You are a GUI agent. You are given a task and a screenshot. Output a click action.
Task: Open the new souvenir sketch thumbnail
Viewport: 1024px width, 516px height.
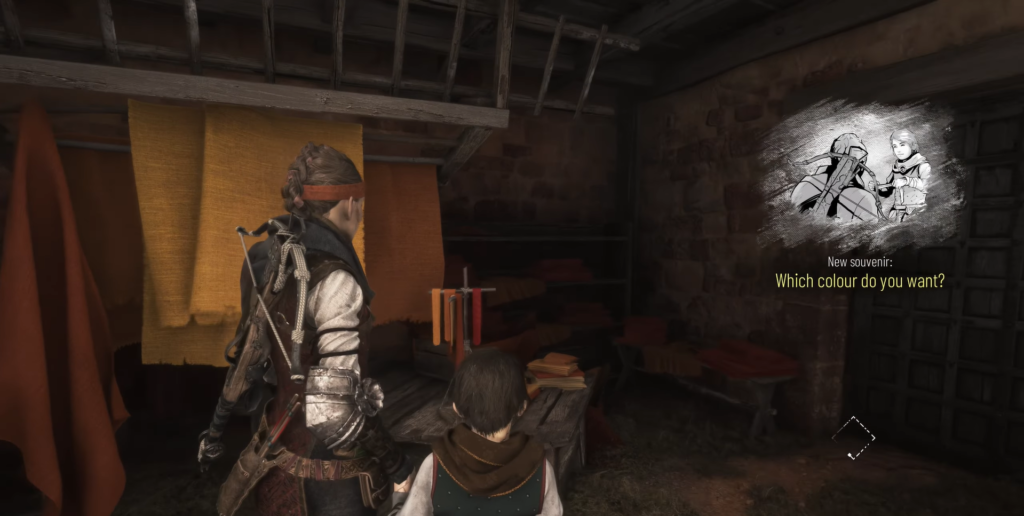pos(860,177)
